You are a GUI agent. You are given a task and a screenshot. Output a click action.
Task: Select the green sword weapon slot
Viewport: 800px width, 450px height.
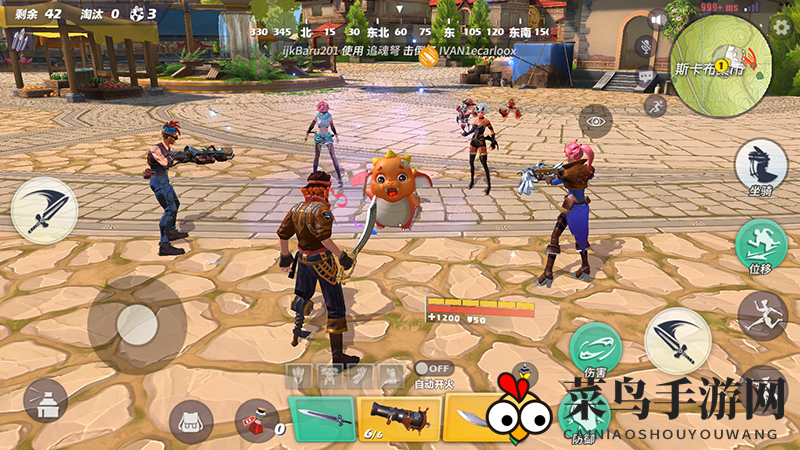point(322,416)
